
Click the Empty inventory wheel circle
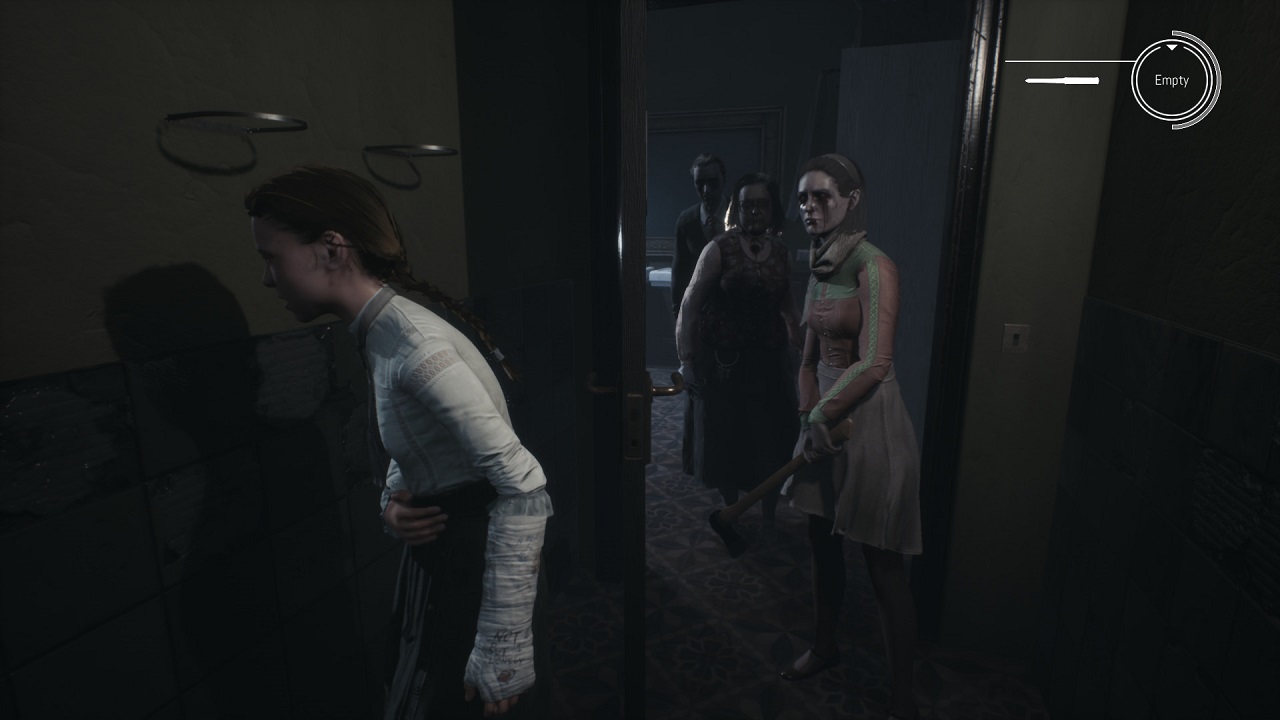click(1172, 80)
